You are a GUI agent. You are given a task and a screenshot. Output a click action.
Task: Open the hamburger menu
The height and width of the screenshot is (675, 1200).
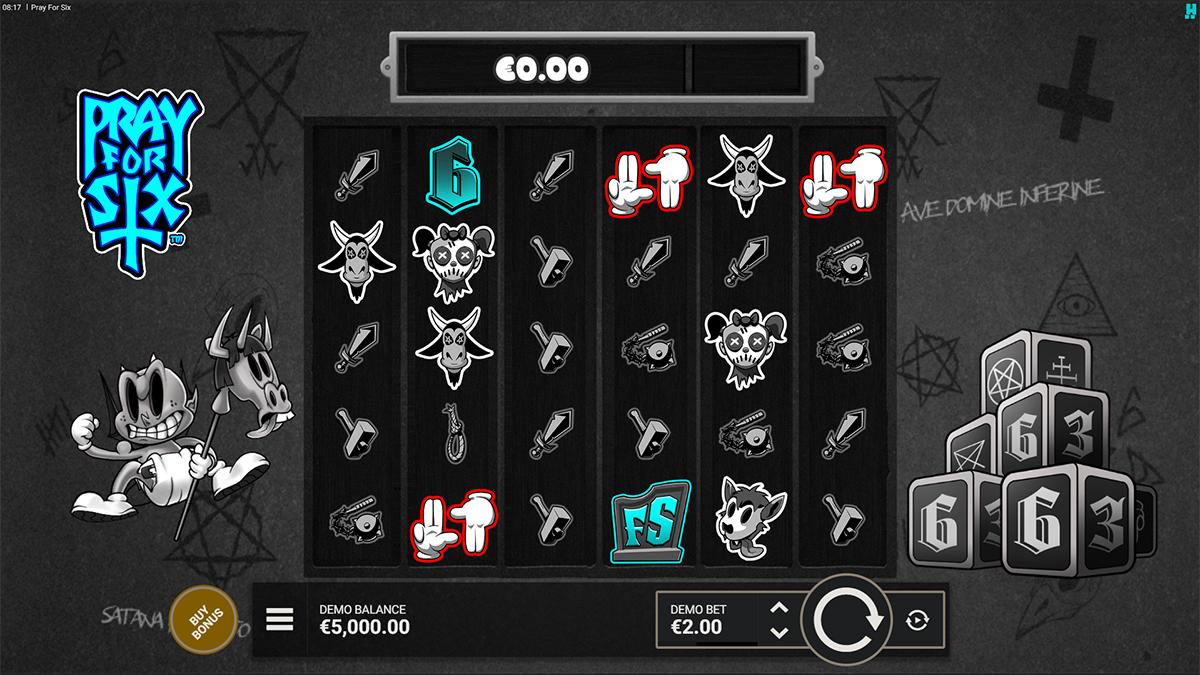280,620
